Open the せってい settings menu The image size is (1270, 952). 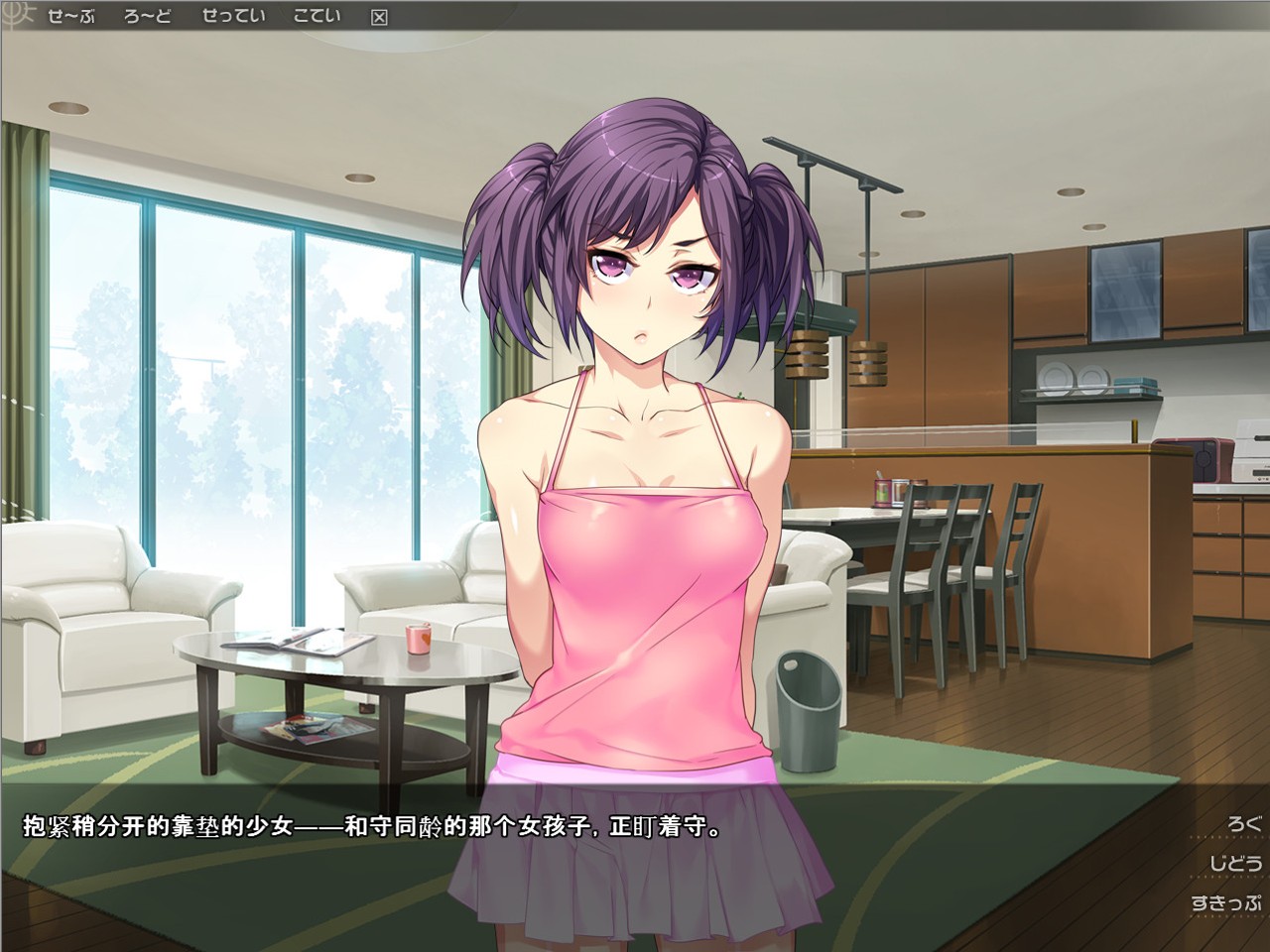click(233, 16)
